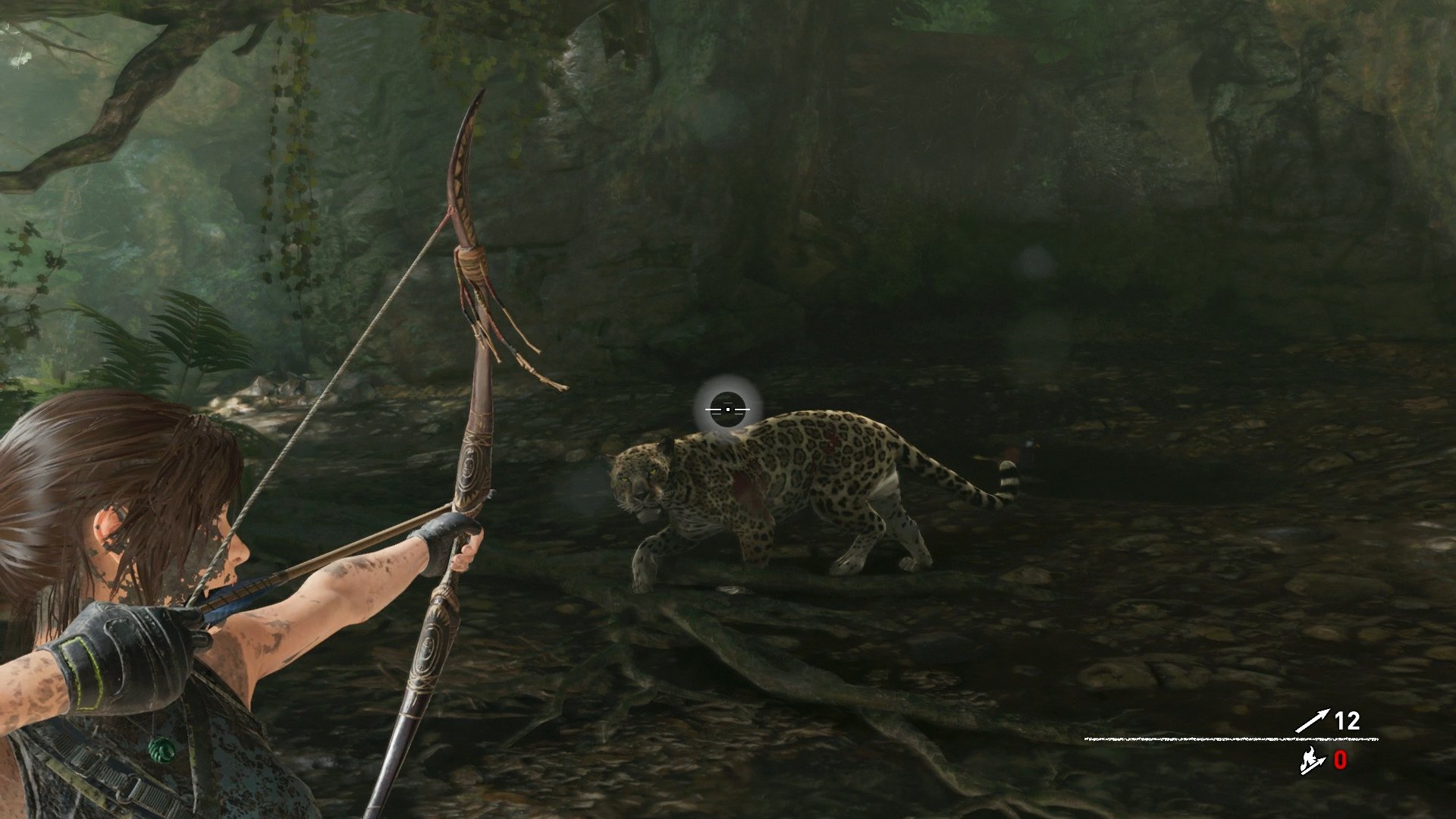Click the left tick of the crosshair
Viewport: 1456px width, 819px height.
711,408
